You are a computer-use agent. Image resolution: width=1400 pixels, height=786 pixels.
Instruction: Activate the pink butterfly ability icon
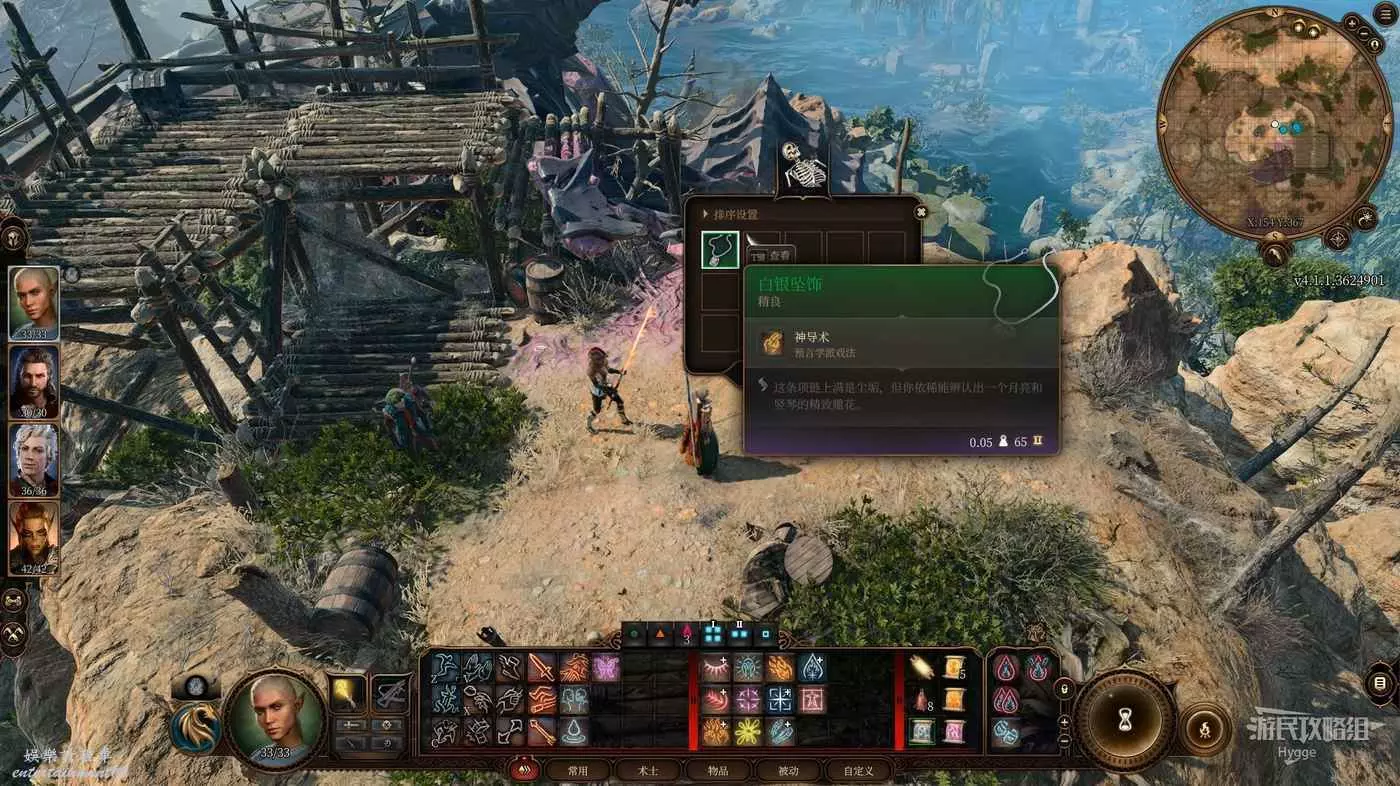coord(606,668)
